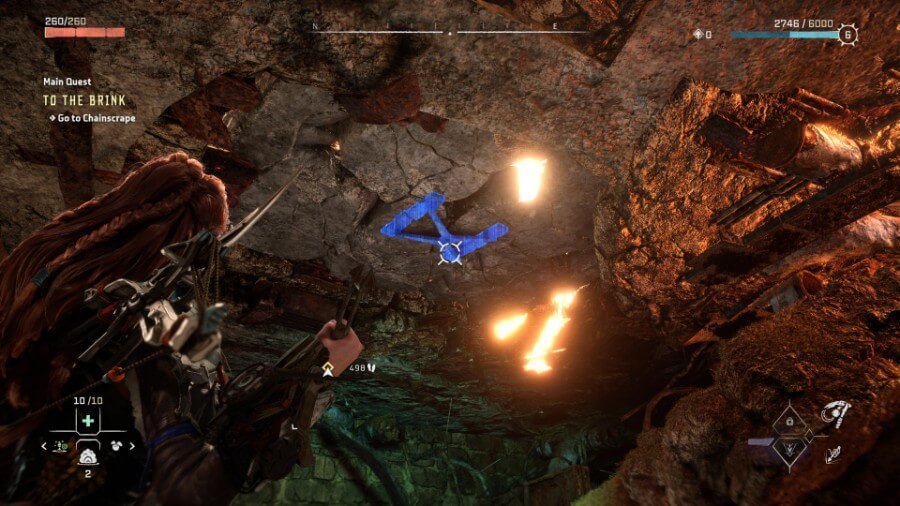Select the locked upper diamond slot
Screen dimensions: 900x506
pos(790,421)
